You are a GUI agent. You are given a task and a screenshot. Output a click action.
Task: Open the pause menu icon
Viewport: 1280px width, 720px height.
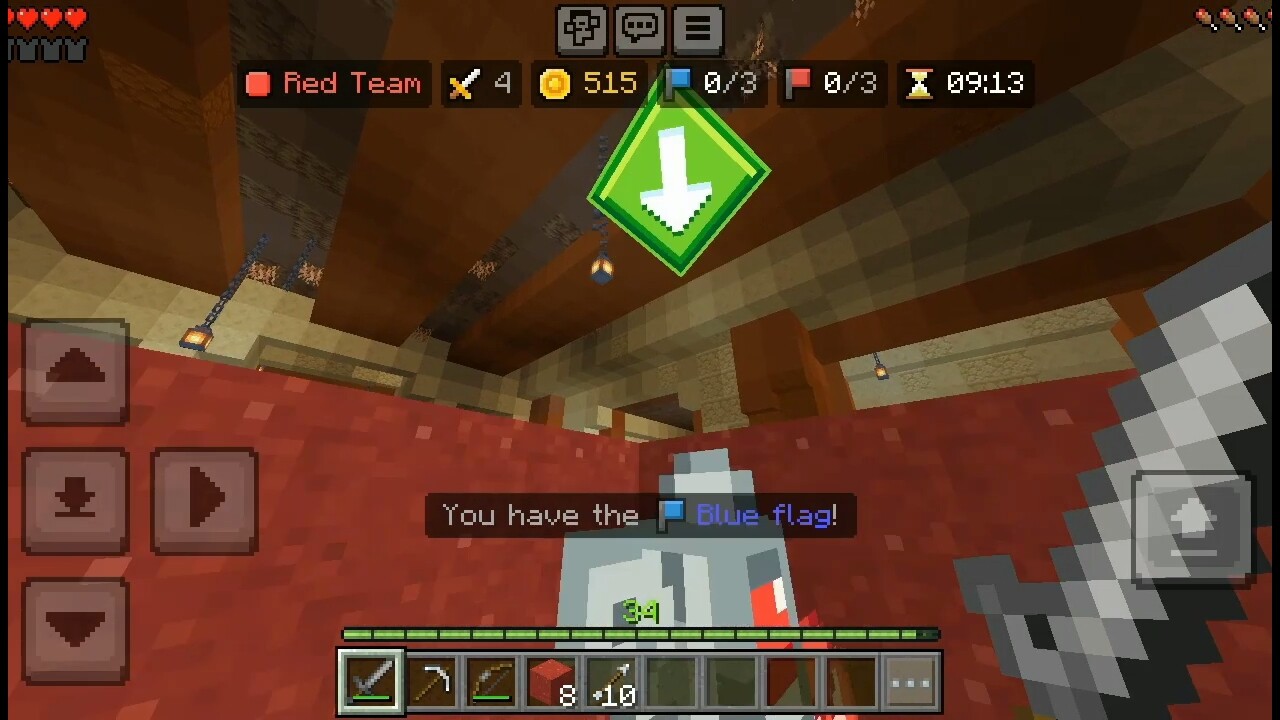tap(697, 29)
